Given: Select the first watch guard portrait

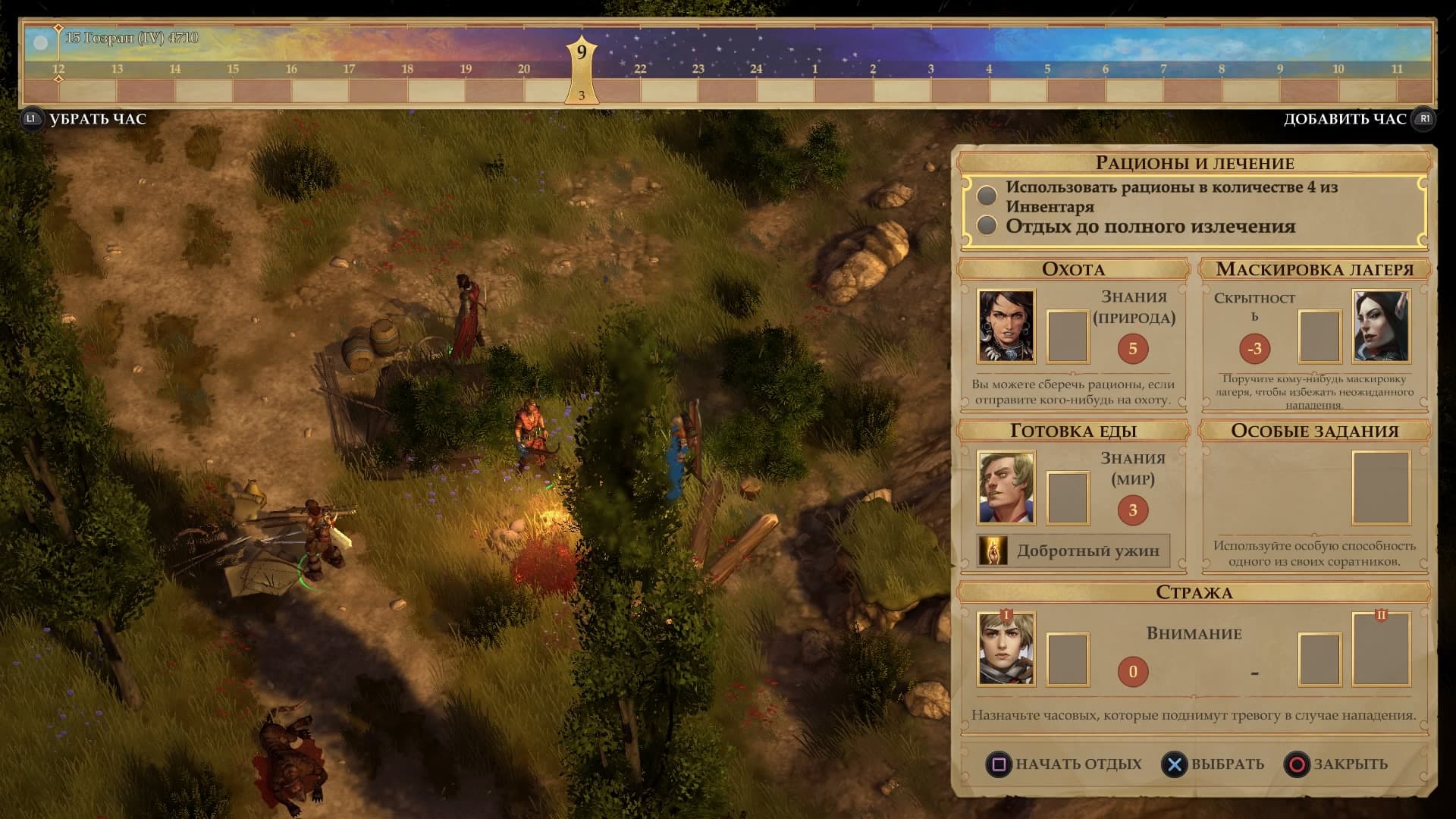Looking at the screenshot, I should click(x=1006, y=650).
